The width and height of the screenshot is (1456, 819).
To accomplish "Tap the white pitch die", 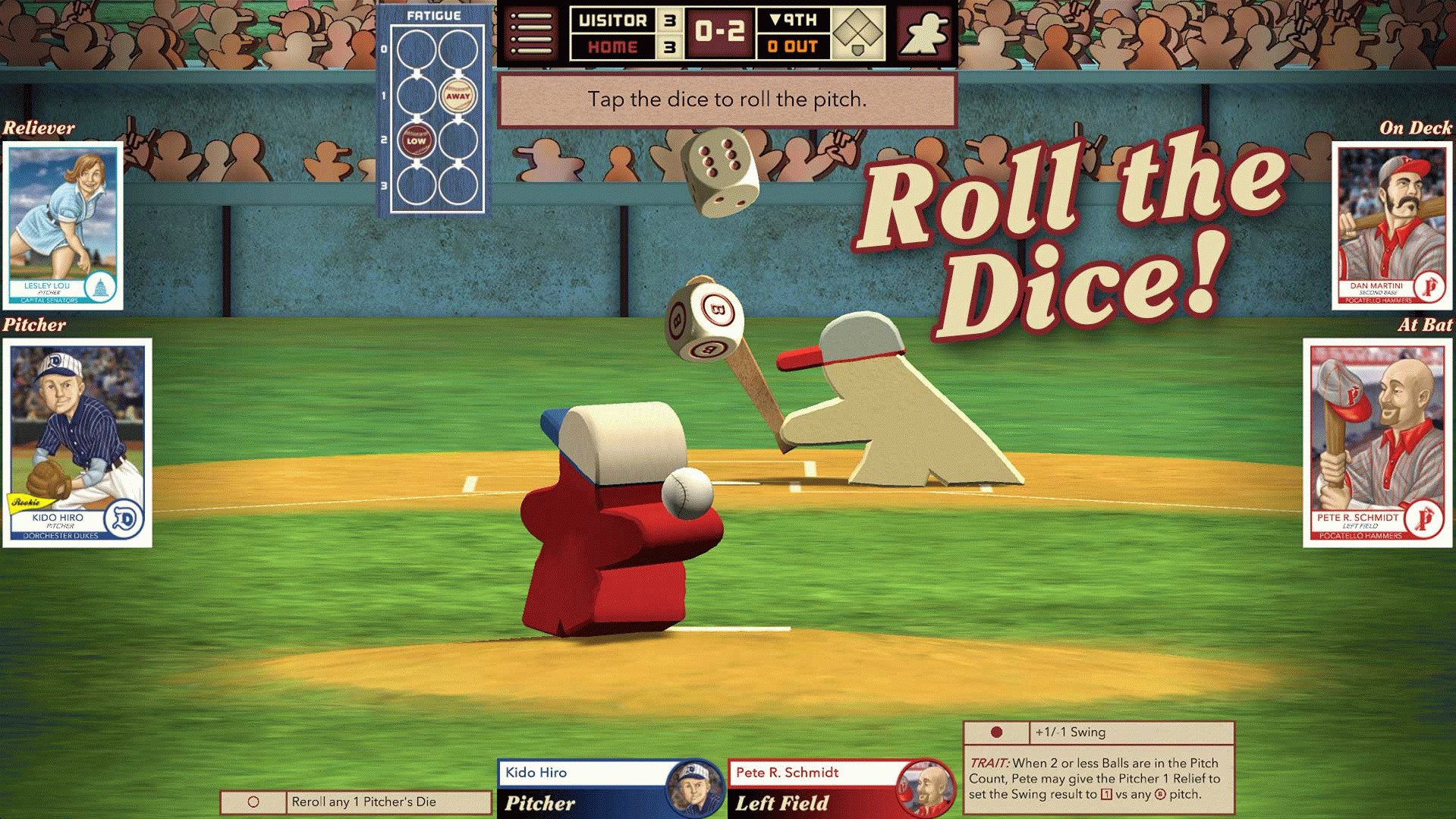I will (719, 172).
